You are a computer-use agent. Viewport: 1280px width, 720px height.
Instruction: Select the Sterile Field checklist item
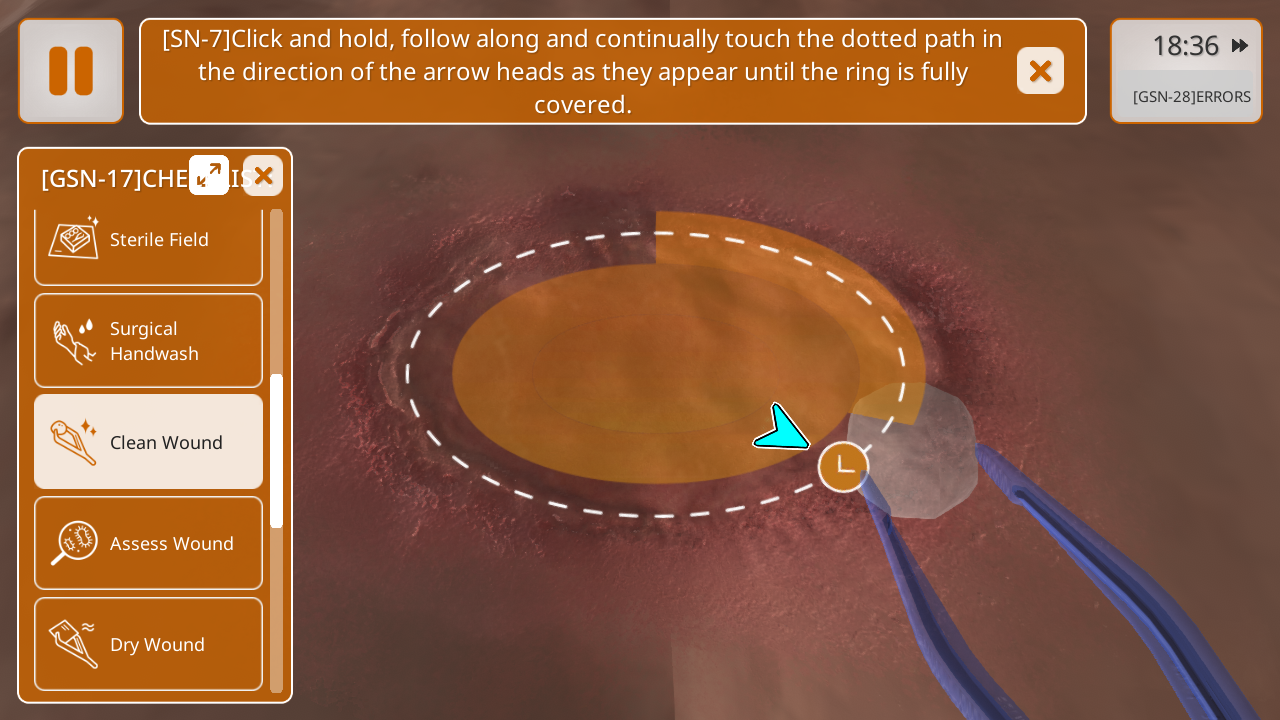[148, 240]
